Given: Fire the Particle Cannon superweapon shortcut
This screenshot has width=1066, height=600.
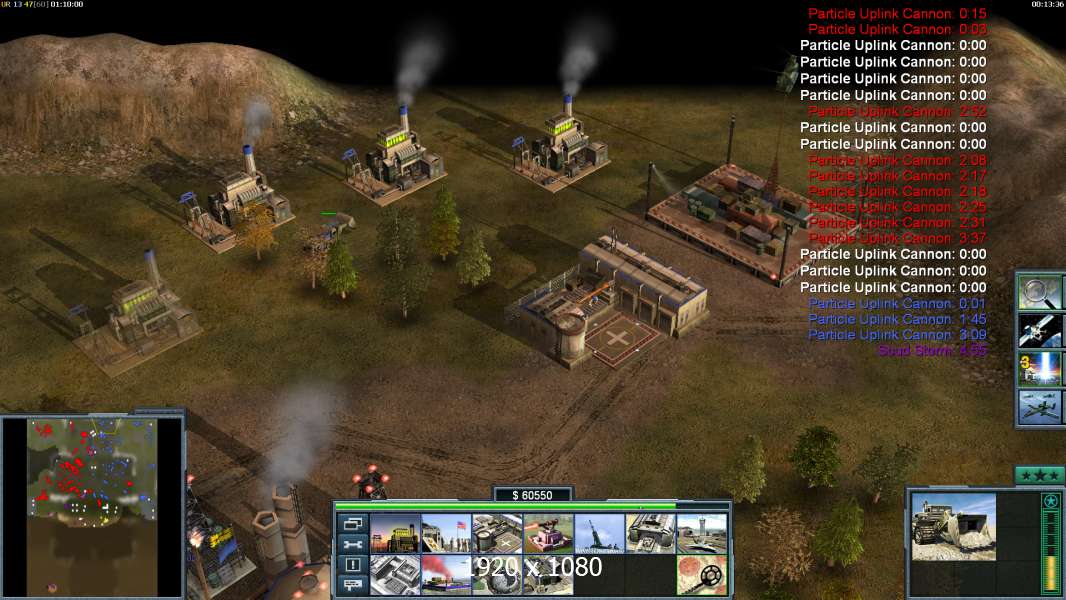Looking at the screenshot, I should click(x=1040, y=368).
